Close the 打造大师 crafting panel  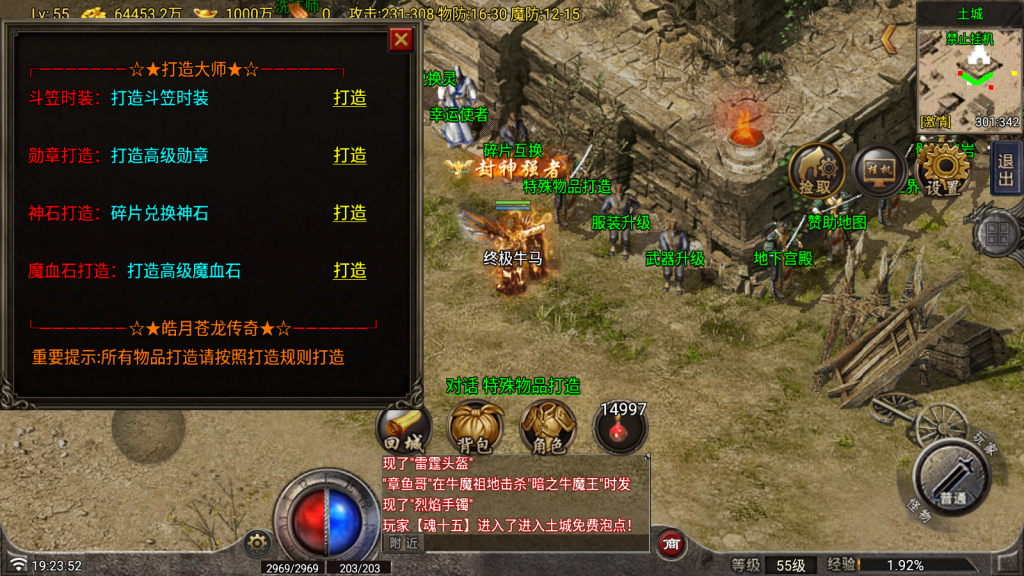click(401, 39)
